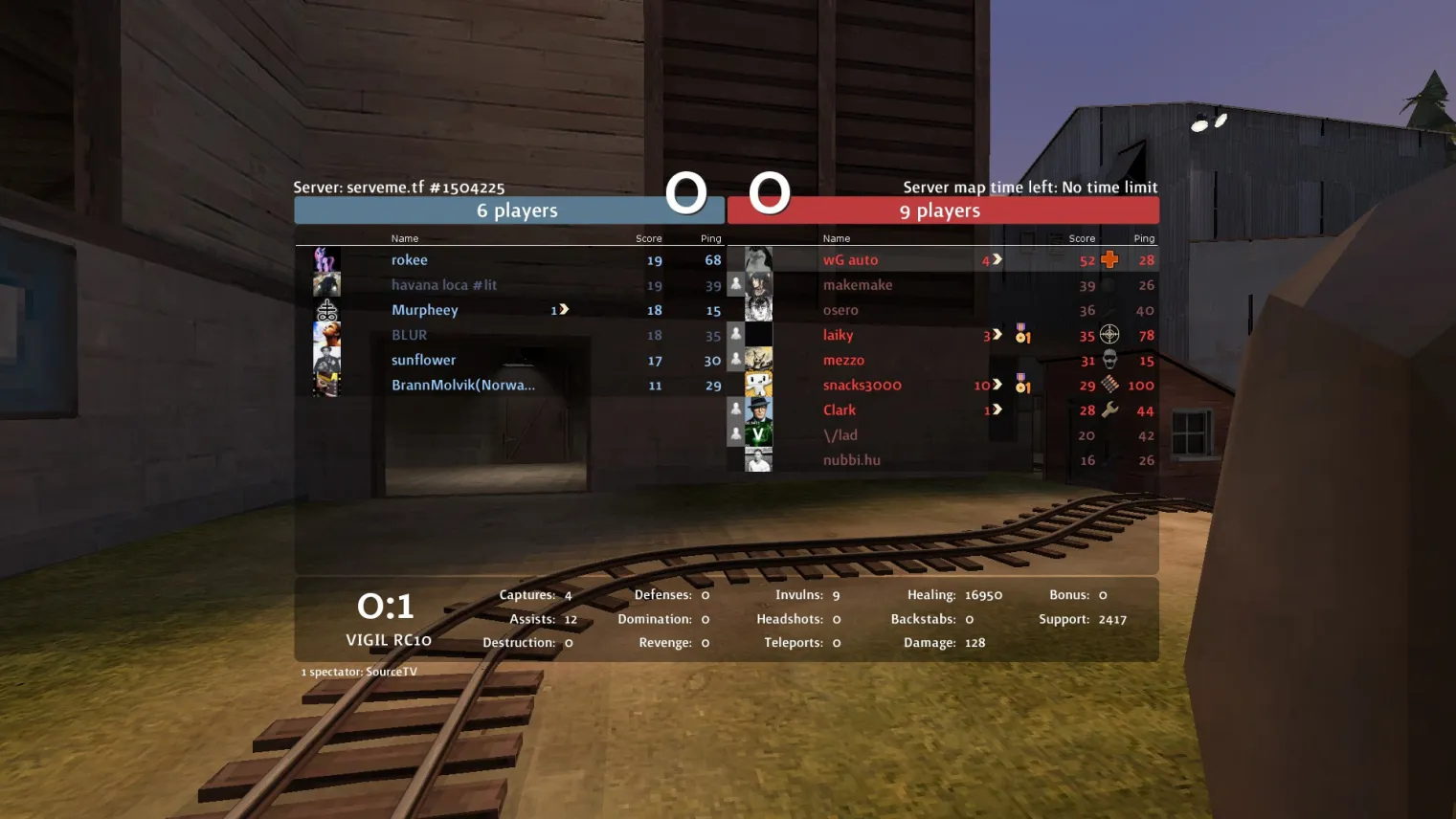This screenshot has height=819, width=1456.
Task: Click snacks3000's avatar thumbnail
Action: [x=758, y=385]
